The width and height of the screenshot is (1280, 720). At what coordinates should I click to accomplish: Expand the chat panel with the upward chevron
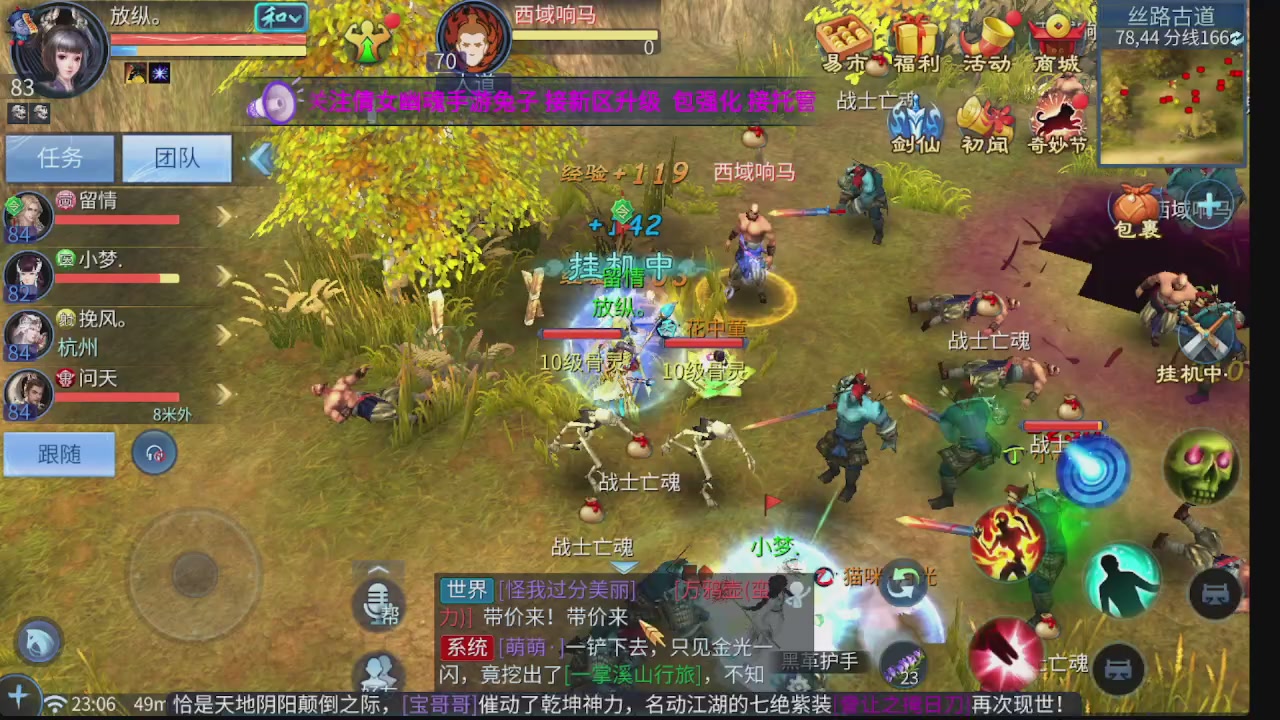pos(380,570)
